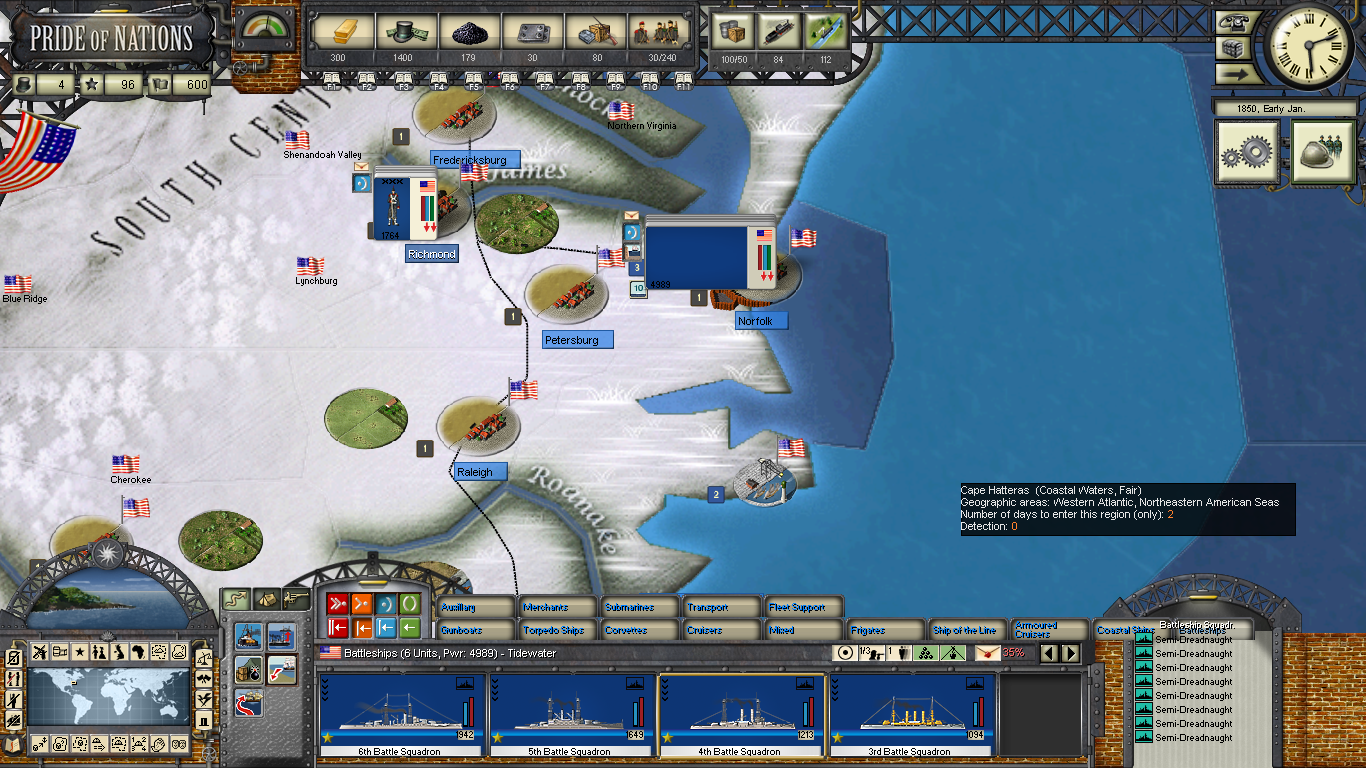This screenshot has width=1366, height=768.
Task: Show the previous unit with left arrow
Action: (x=1050, y=653)
